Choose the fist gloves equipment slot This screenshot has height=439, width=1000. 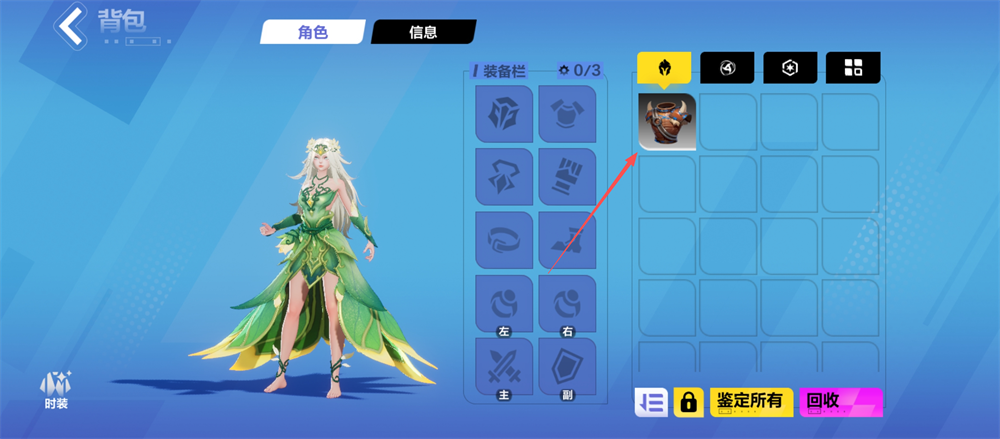pyautogui.click(x=567, y=177)
